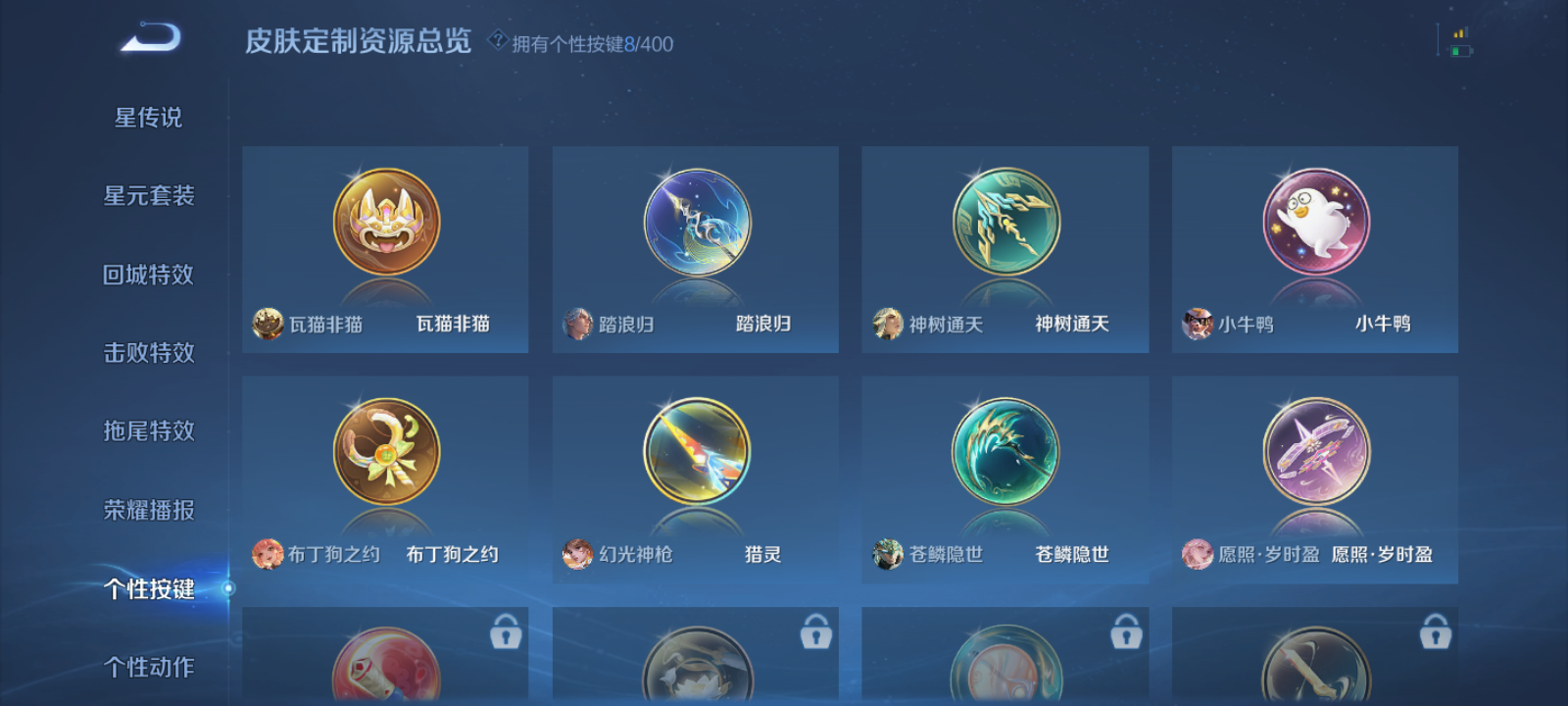Open the help icon next to the title

pos(498,41)
